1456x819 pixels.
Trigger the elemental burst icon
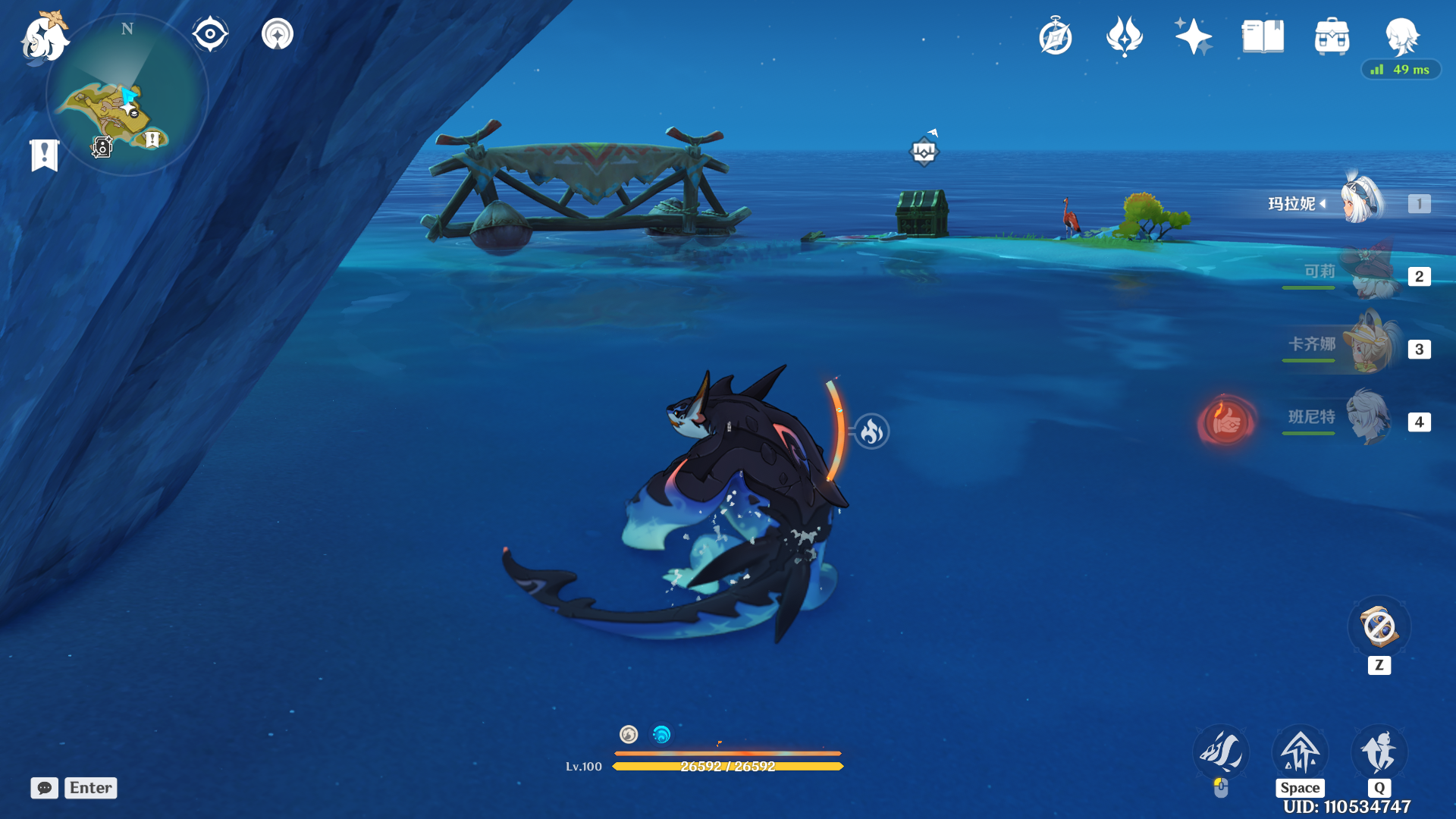(1379, 752)
